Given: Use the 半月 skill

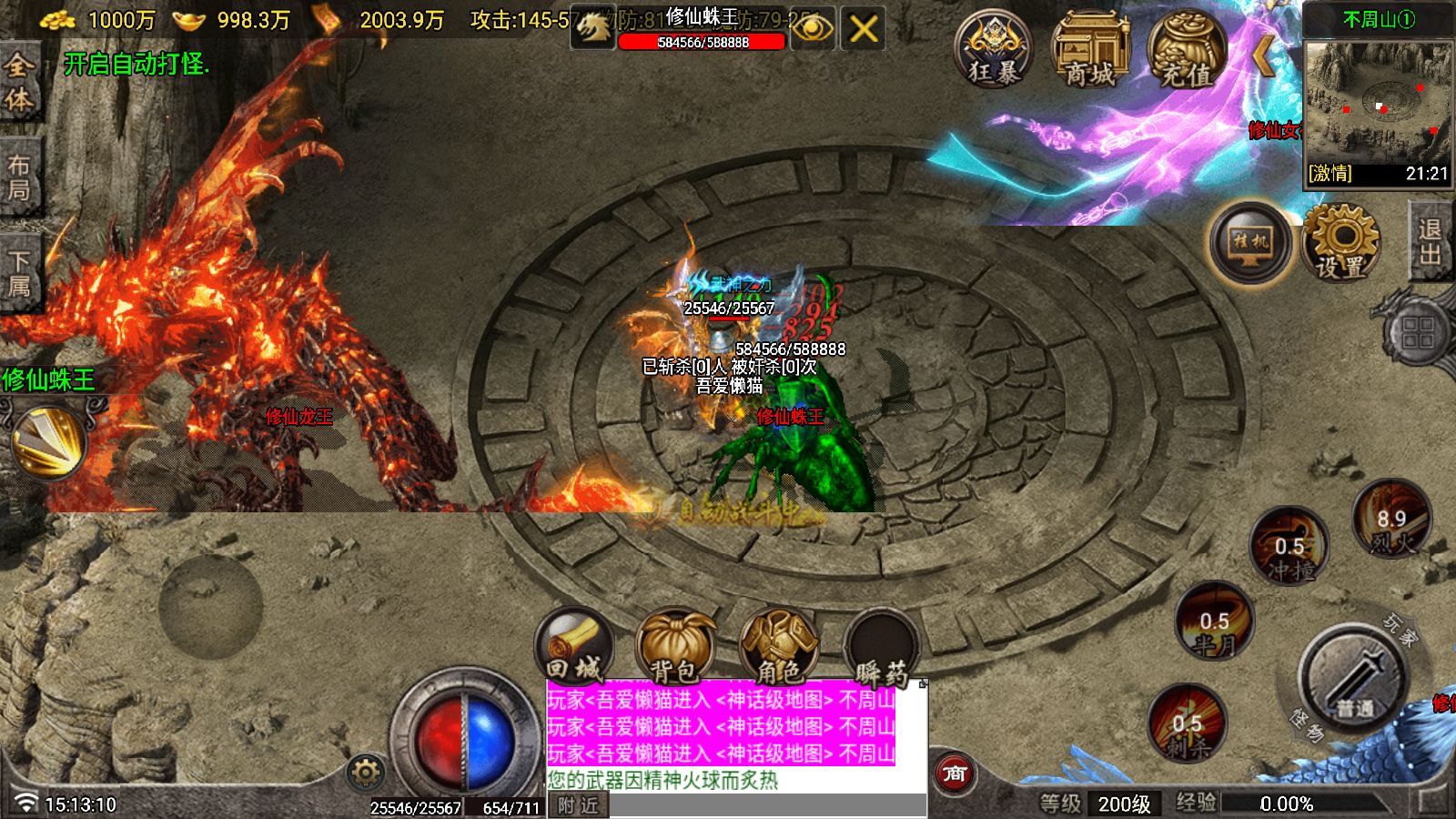Looking at the screenshot, I should click(x=1214, y=623).
